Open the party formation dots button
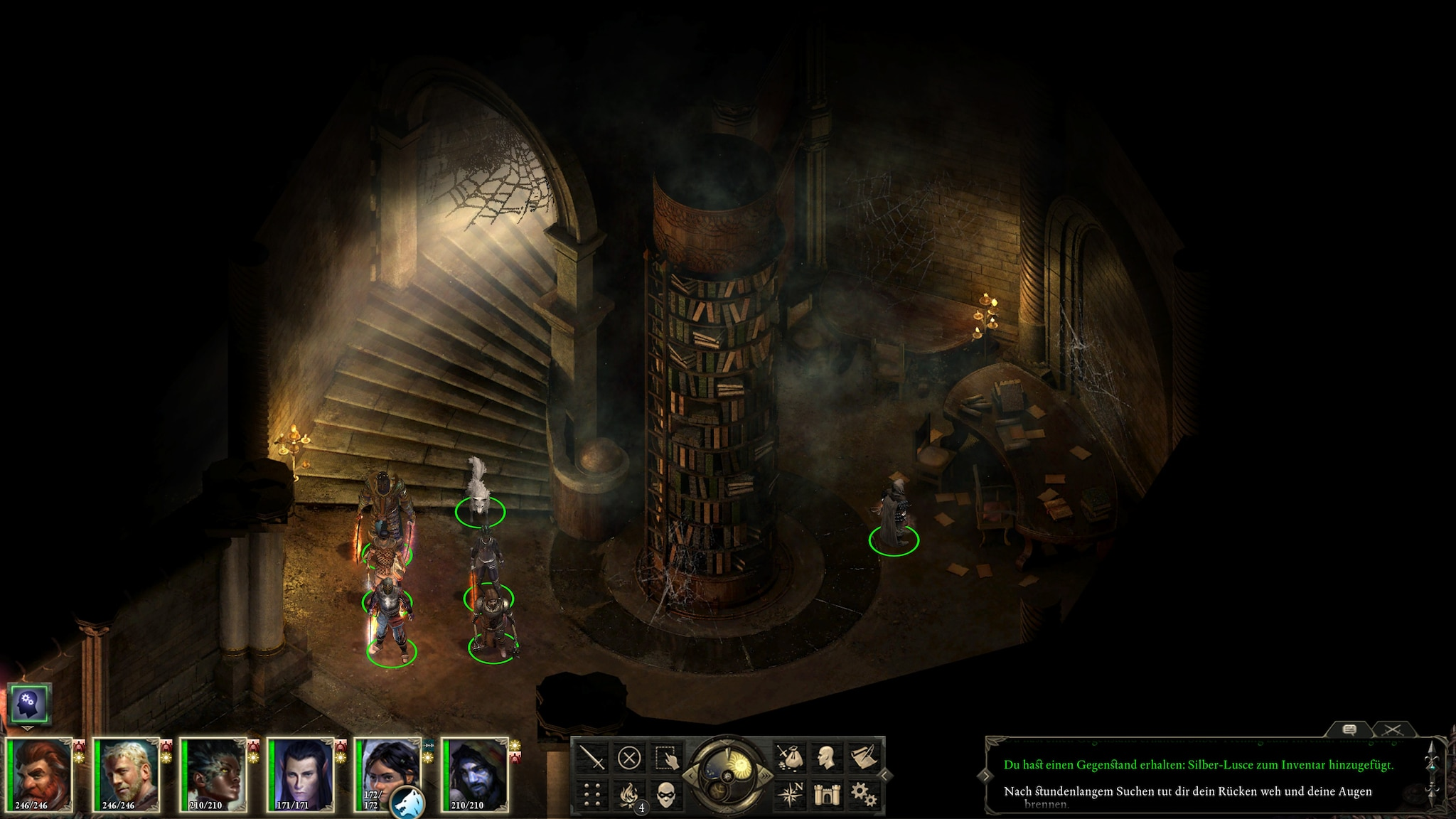This screenshot has height=819, width=1456. (593, 793)
